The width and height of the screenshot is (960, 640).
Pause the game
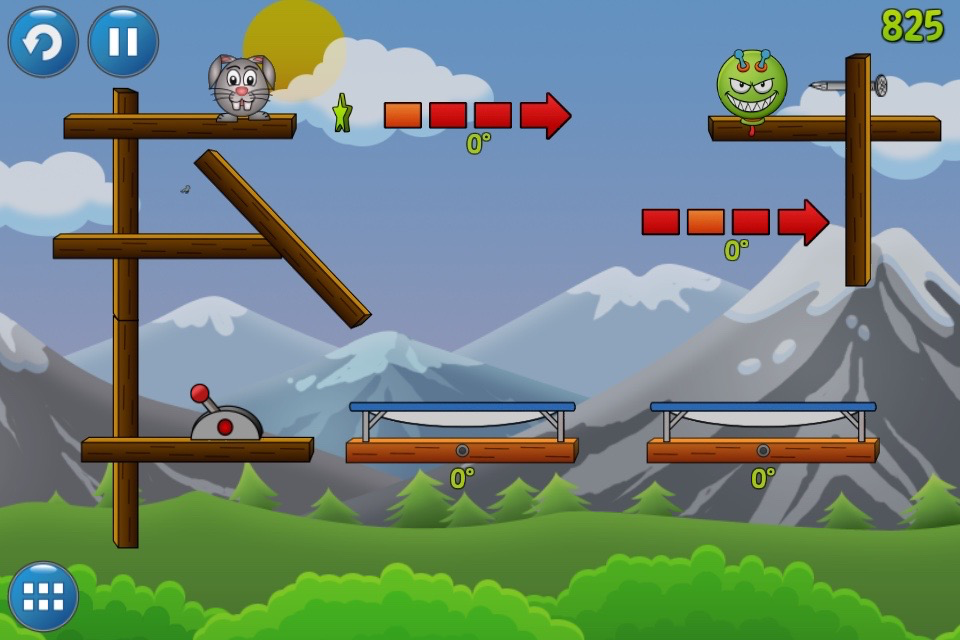(123, 42)
